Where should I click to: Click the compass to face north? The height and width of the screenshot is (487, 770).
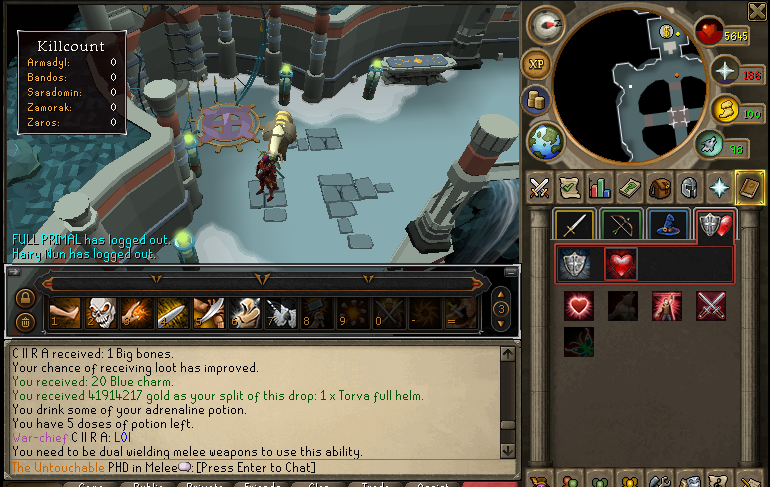(546, 23)
